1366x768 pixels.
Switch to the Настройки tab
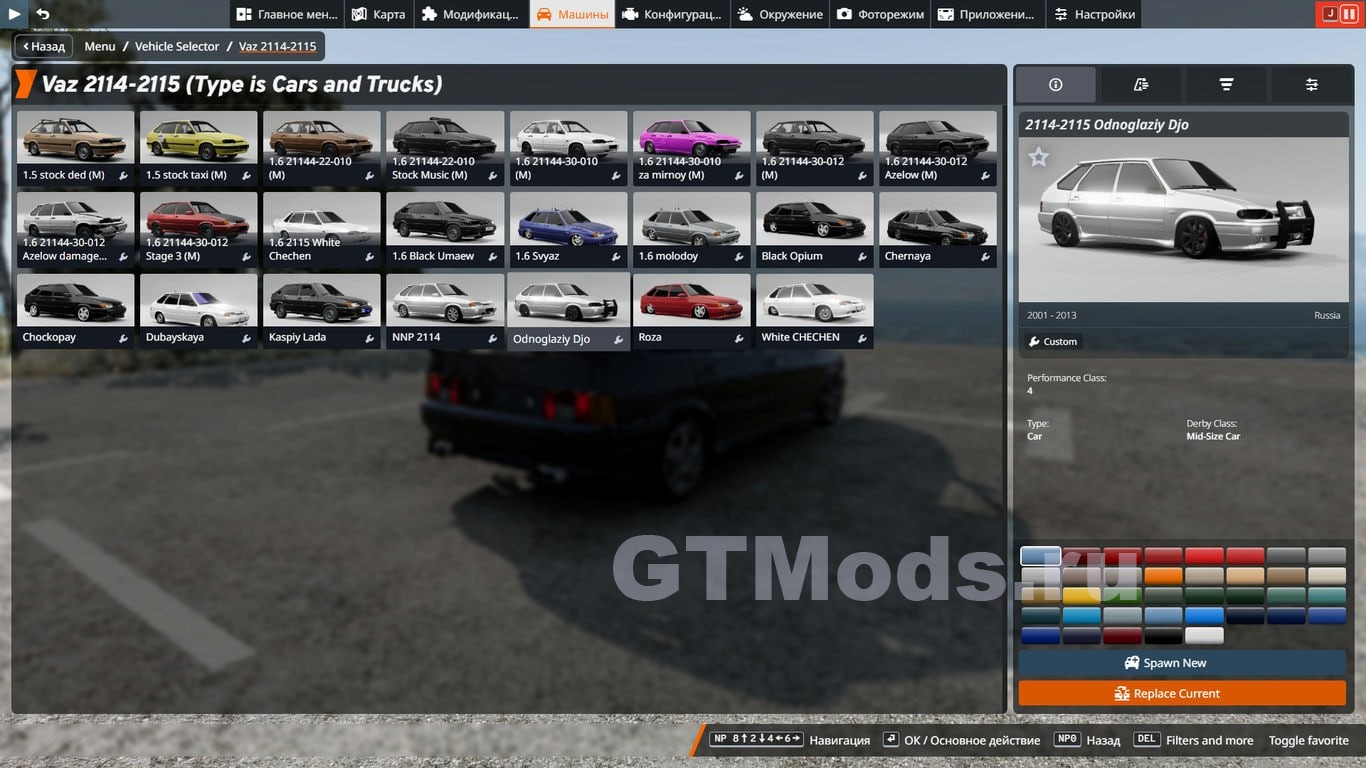point(1094,14)
